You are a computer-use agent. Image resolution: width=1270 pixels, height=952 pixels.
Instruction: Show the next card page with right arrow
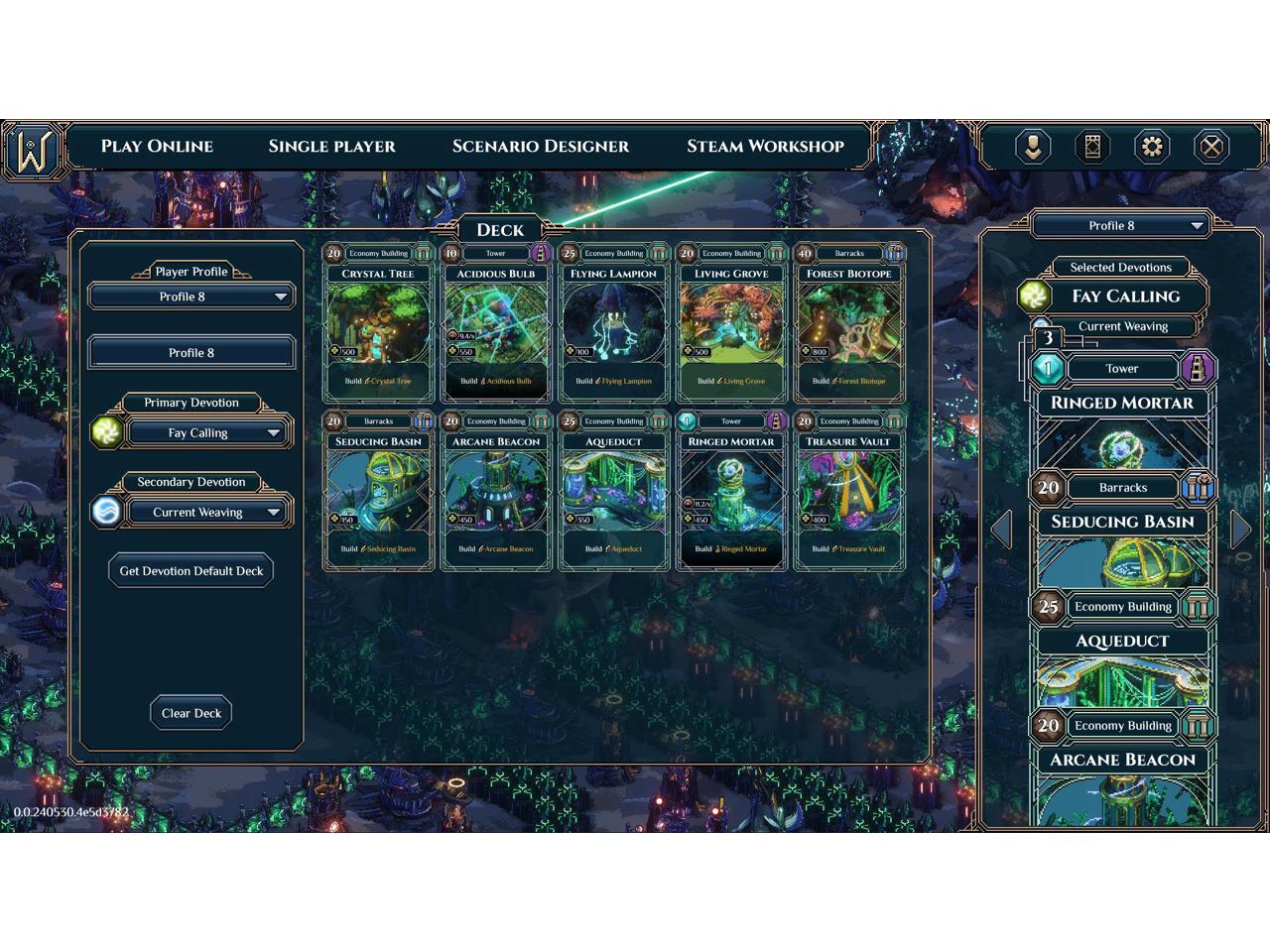click(x=1241, y=530)
